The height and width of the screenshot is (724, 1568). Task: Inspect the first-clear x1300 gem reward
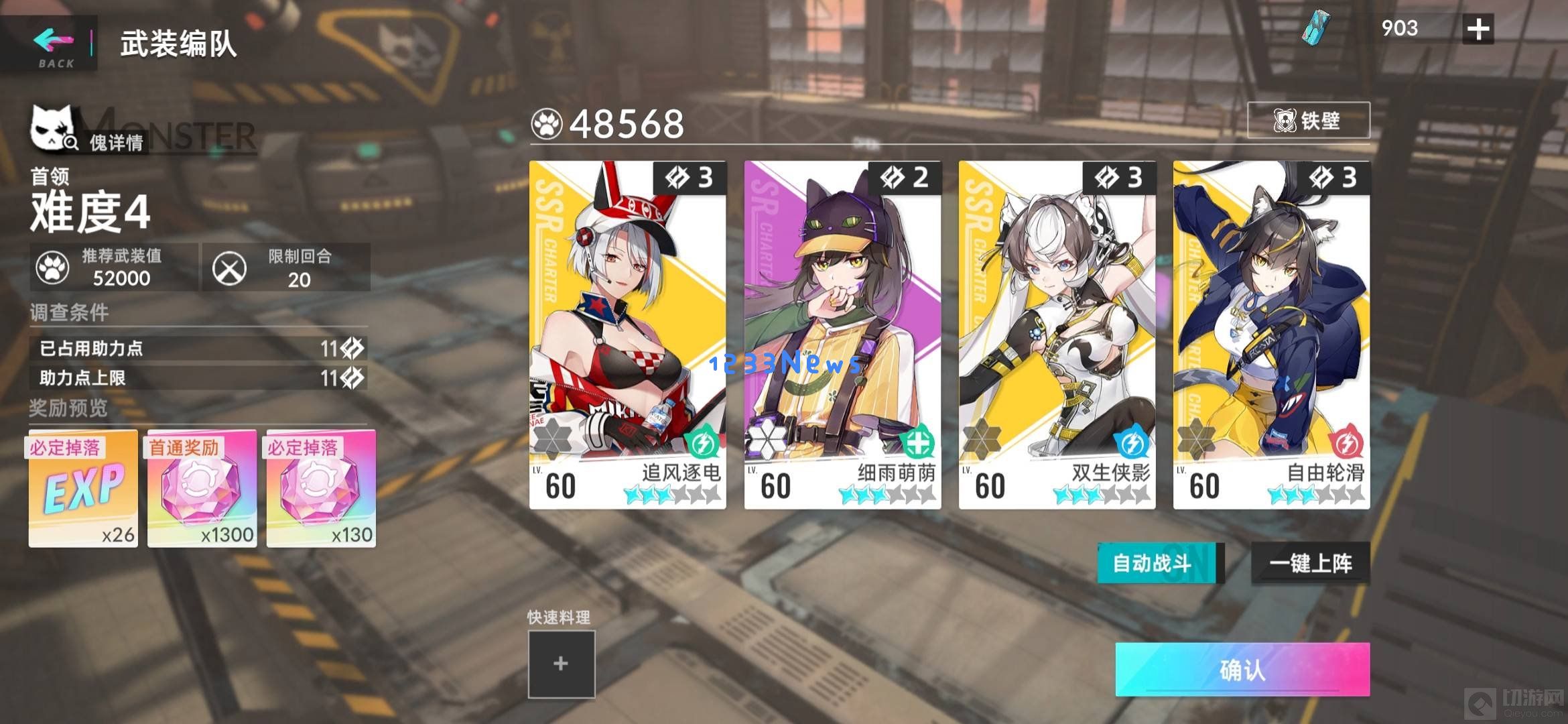[202, 488]
